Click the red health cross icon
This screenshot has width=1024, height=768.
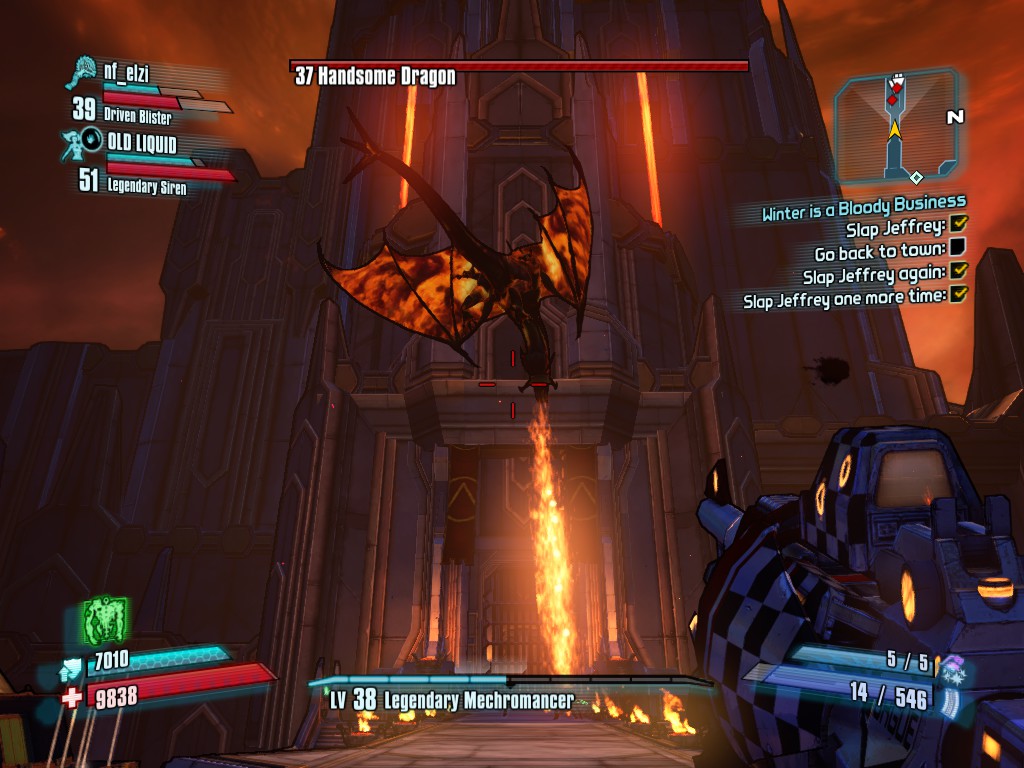(x=72, y=697)
